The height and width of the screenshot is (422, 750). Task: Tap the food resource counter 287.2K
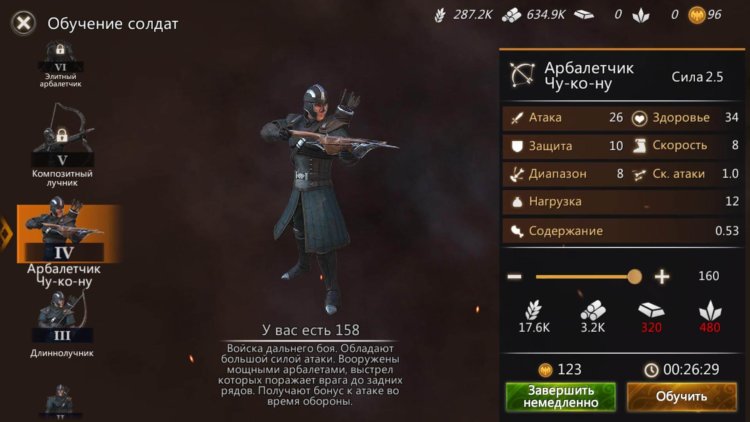[465, 15]
